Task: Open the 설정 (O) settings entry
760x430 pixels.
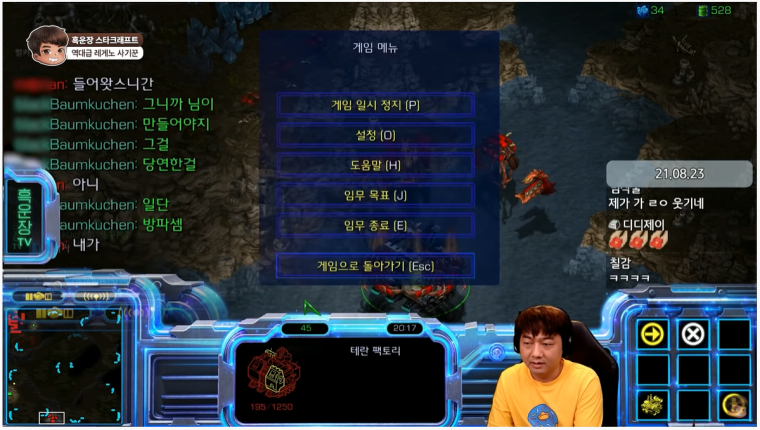Action: [375, 135]
